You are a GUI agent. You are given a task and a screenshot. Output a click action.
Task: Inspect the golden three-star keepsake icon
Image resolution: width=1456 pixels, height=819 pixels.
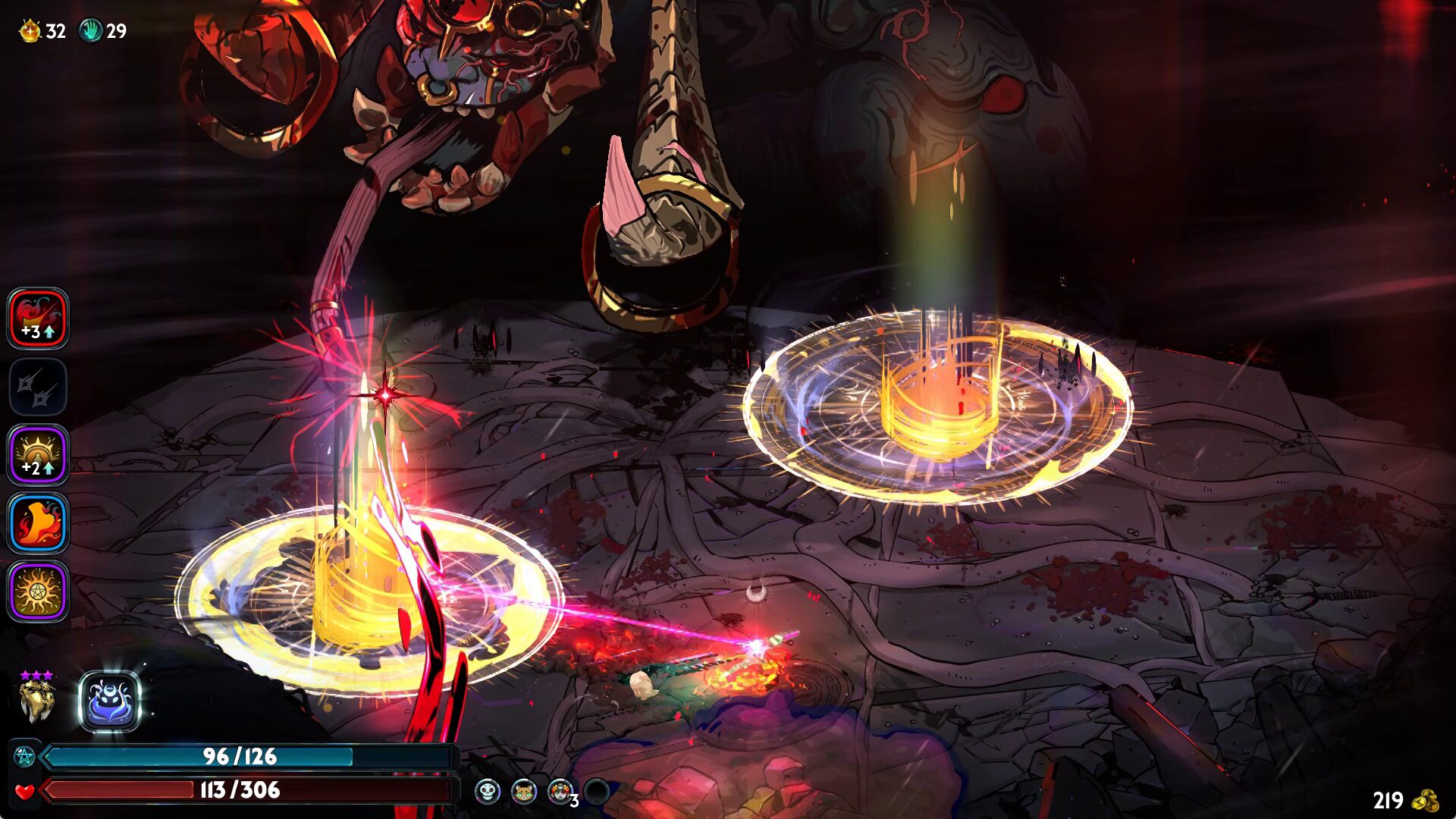36,699
